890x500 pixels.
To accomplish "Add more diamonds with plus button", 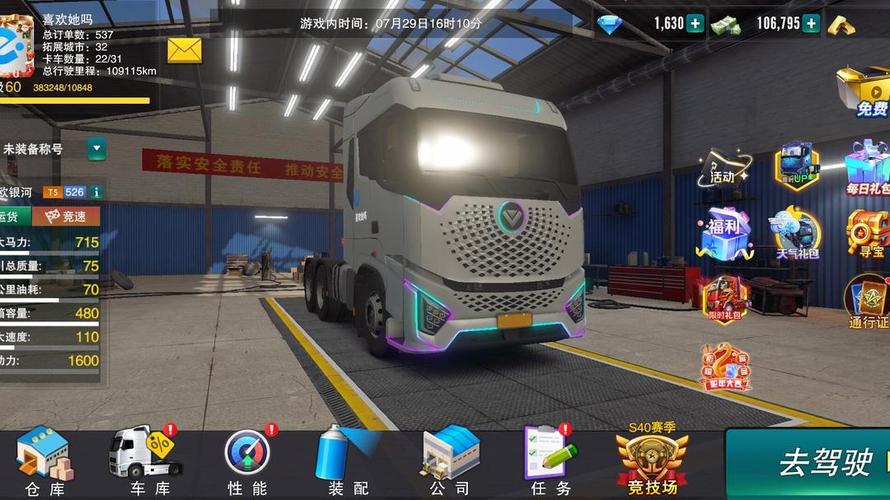I will tap(695, 23).
